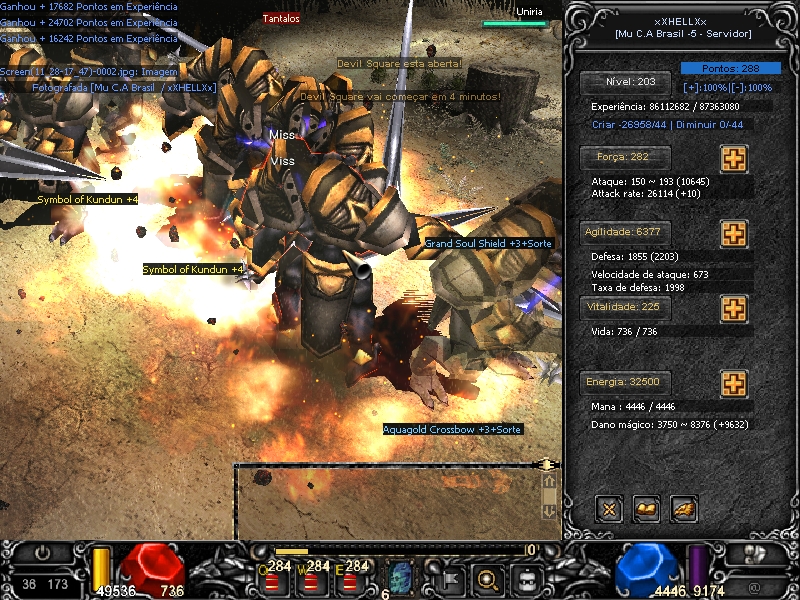Add a point to Energia
Screen dimensions: 800x600
(734, 384)
